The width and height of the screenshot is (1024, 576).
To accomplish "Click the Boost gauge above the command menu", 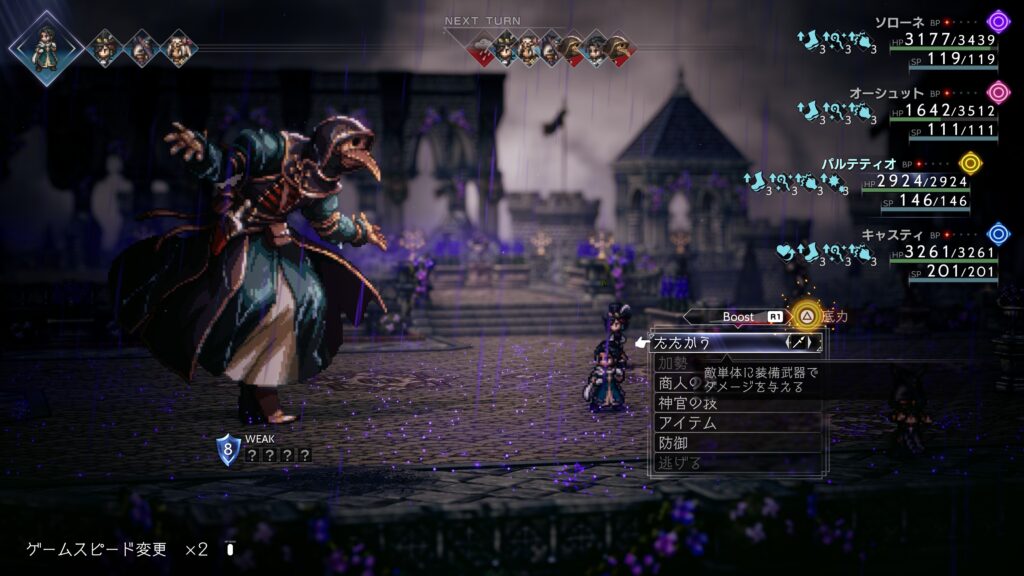I will tap(739, 317).
